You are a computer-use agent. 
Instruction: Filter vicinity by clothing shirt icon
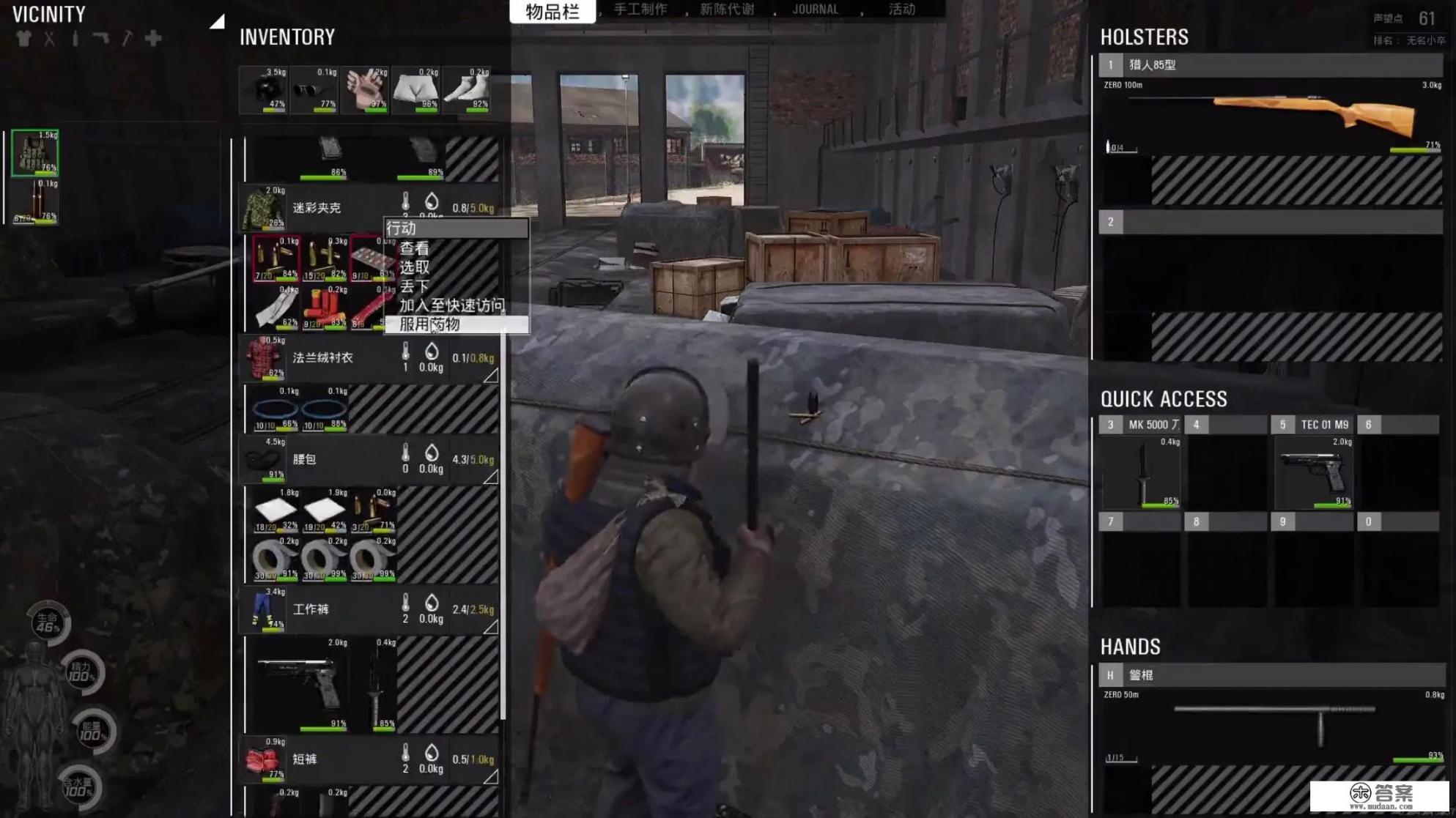pyautogui.click(x=23, y=39)
